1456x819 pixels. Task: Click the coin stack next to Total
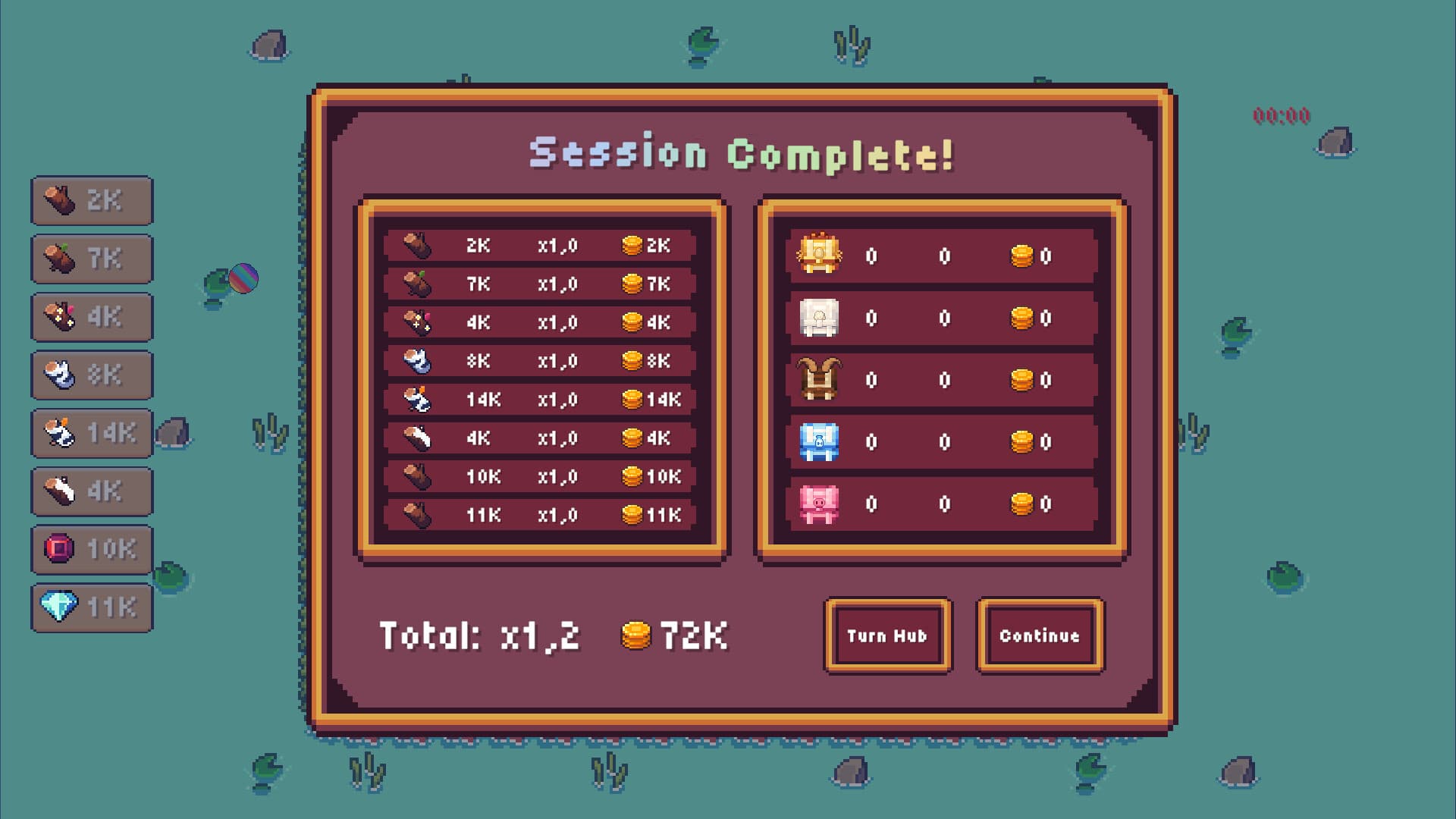[x=634, y=636]
